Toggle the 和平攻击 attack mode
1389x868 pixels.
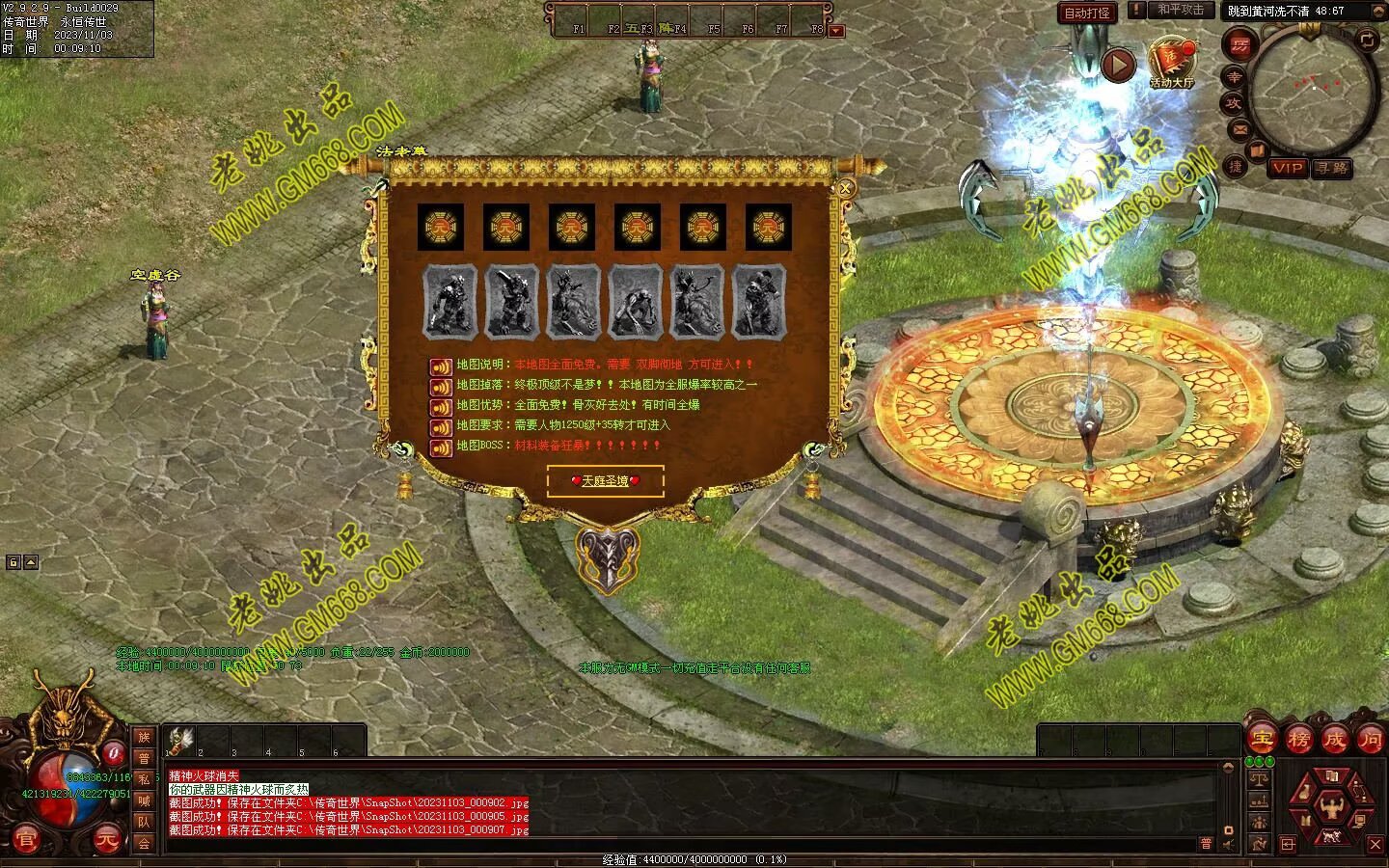coord(1181,10)
